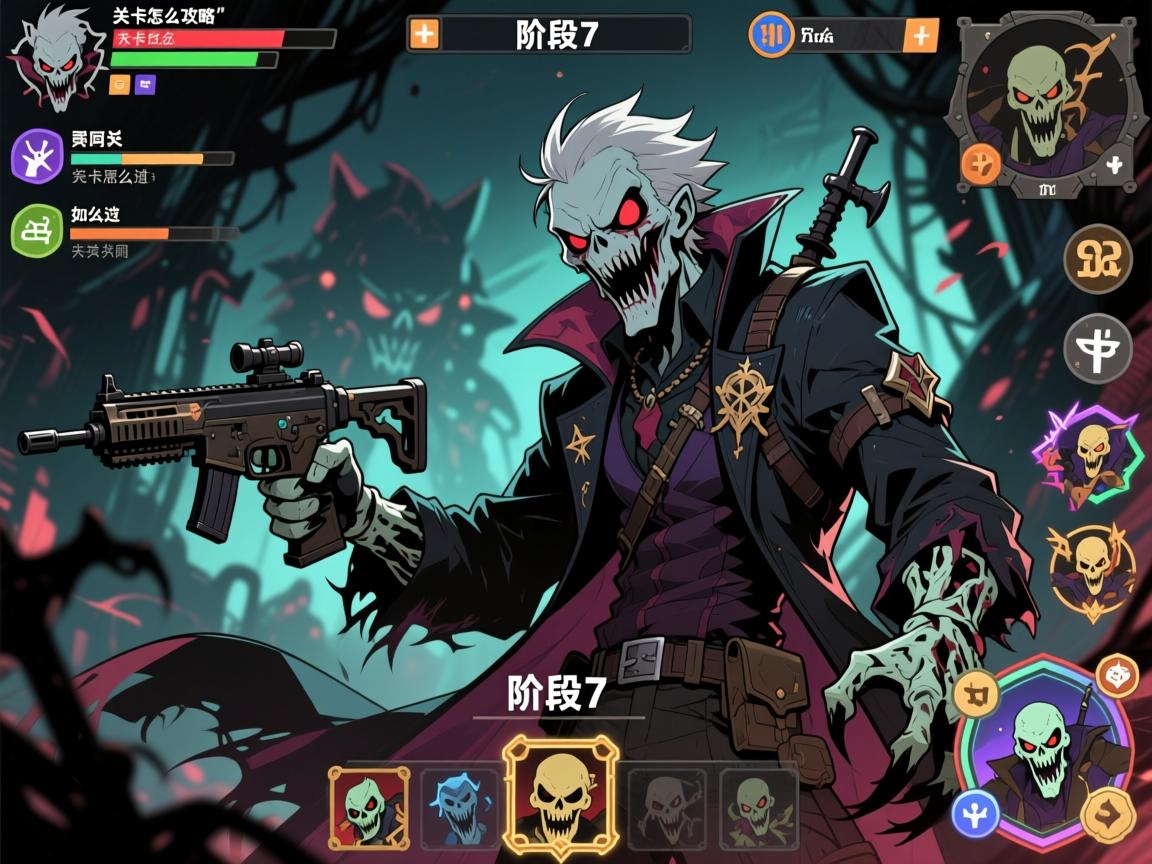
Task: Click the grey round button with white symbol
Action: tap(1097, 349)
